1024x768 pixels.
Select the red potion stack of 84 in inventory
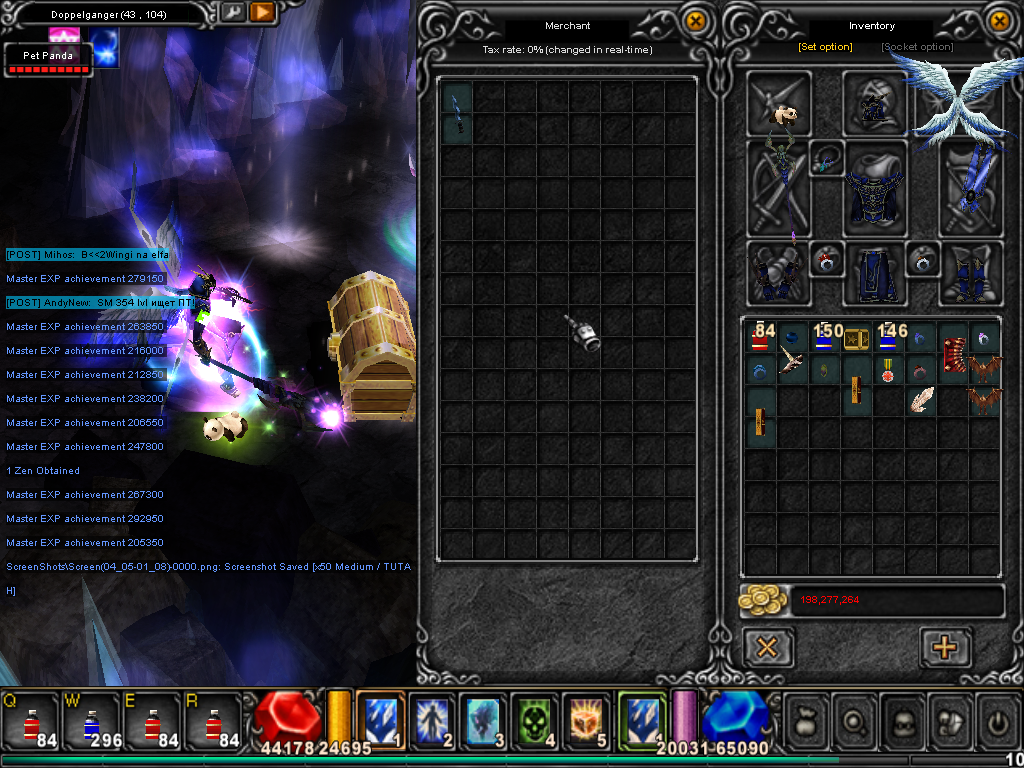[762, 337]
